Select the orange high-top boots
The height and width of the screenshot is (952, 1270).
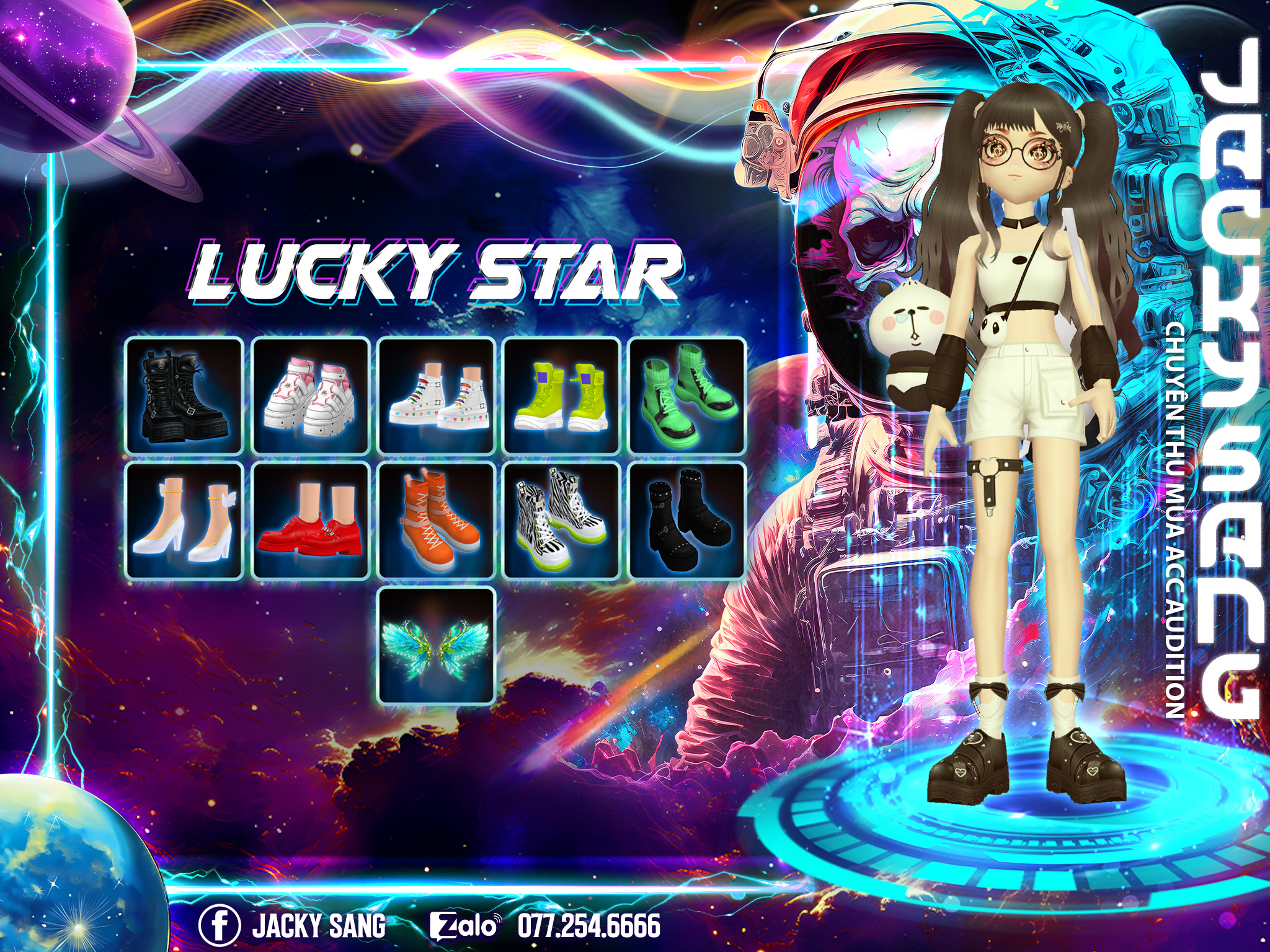[437, 521]
